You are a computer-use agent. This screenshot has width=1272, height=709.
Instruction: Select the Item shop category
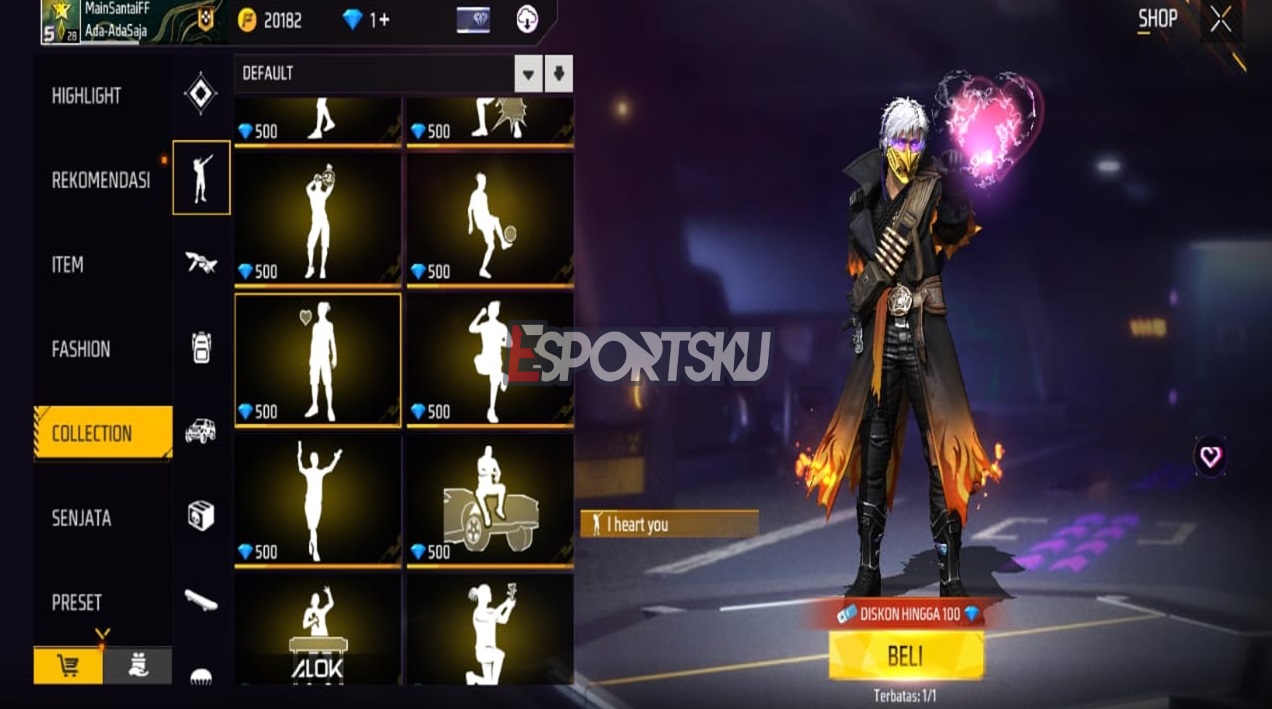click(68, 265)
